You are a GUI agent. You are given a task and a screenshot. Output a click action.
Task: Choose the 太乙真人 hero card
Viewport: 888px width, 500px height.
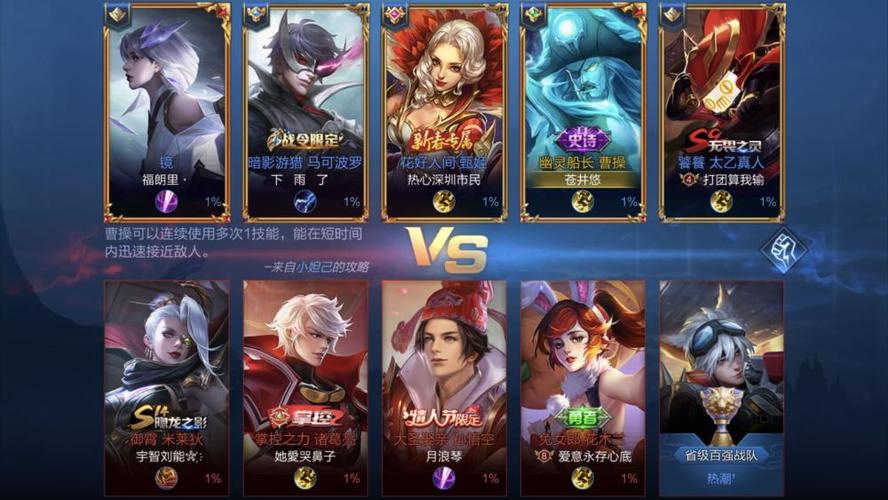click(x=721, y=110)
